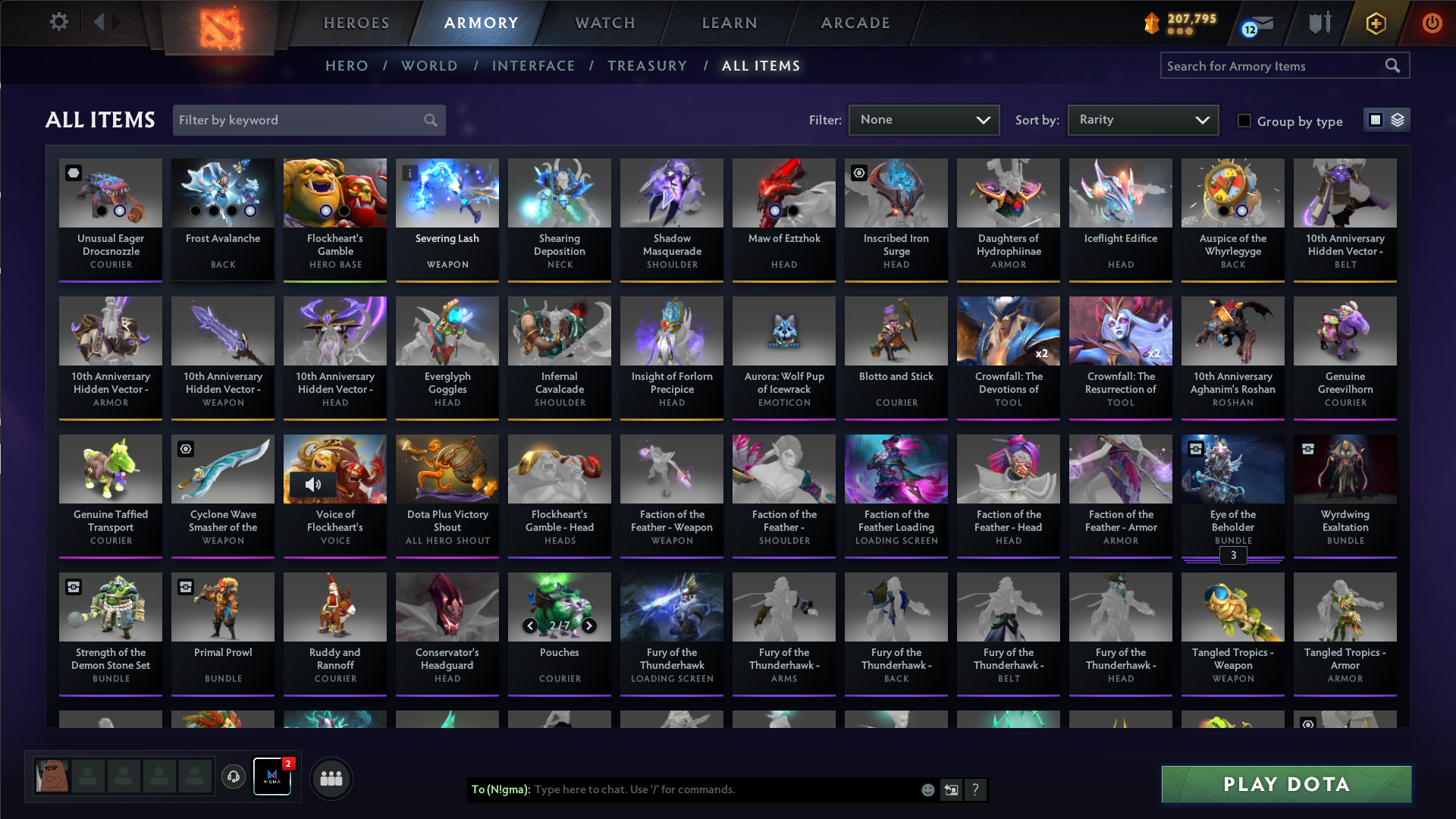
Task: Click the back navigation arrow near the Dota logo
Action: click(99, 22)
